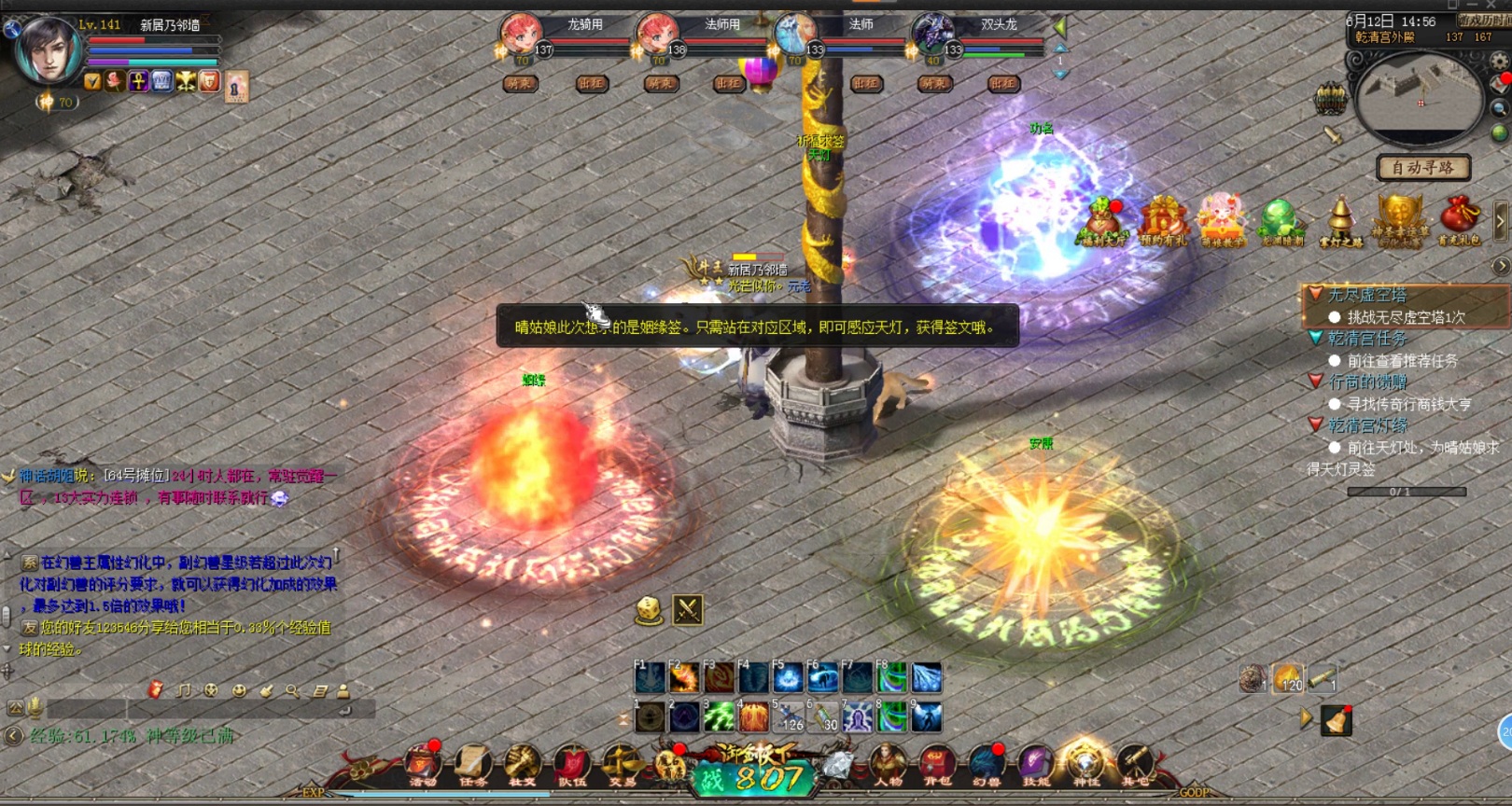Open the 任务 quest log

pos(472,766)
